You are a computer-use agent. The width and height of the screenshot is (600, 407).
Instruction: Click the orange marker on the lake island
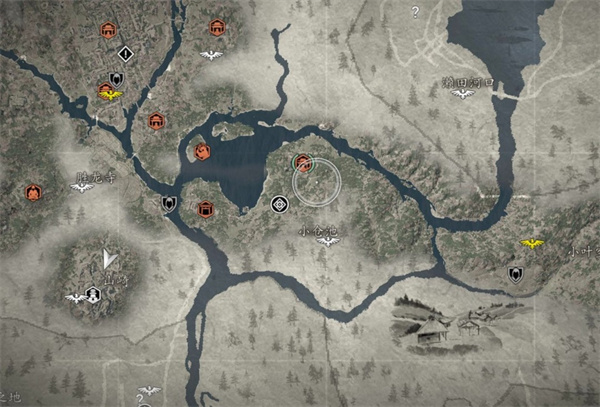(x=202, y=152)
